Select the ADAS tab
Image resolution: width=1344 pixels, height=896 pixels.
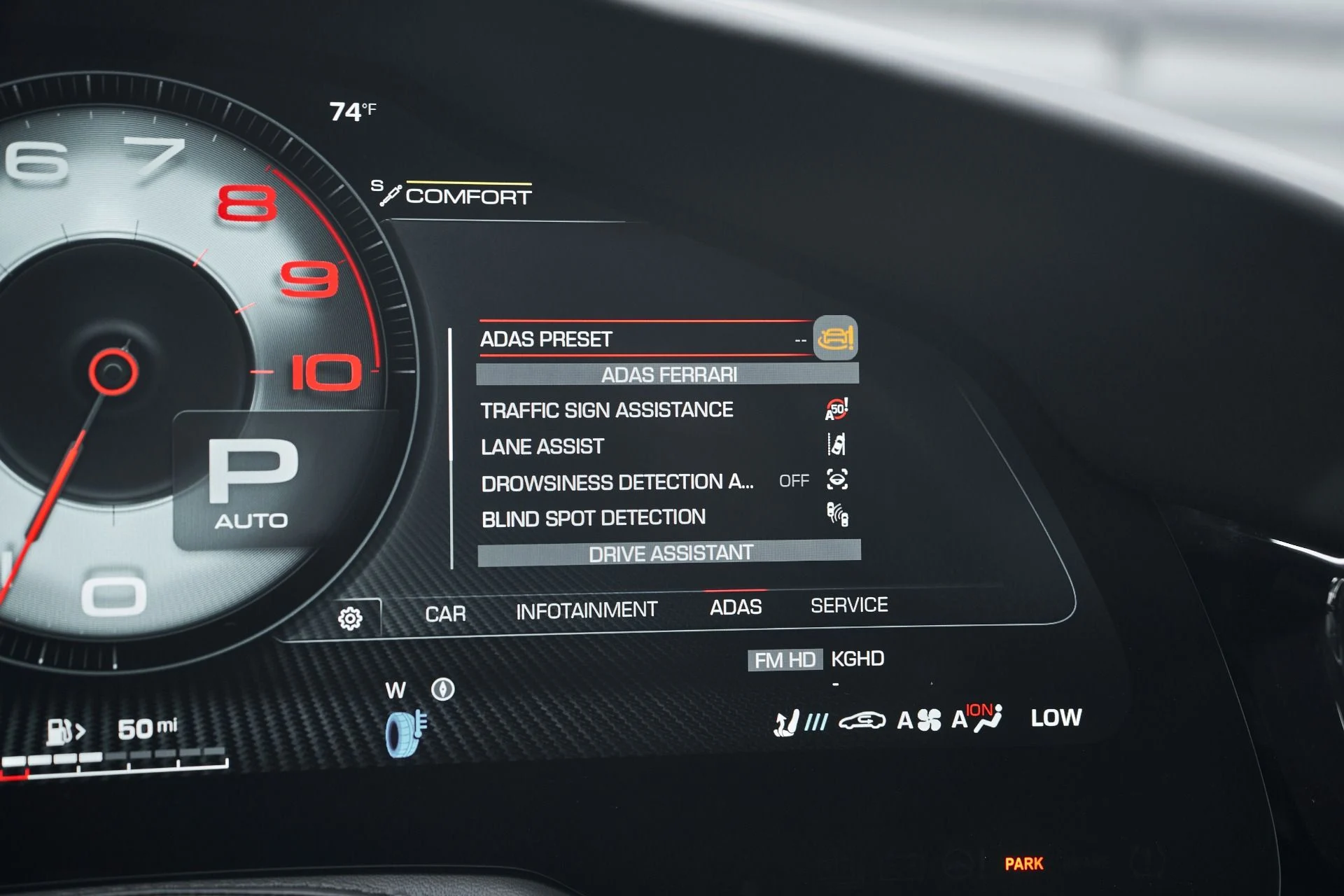(x=736, y=607)
